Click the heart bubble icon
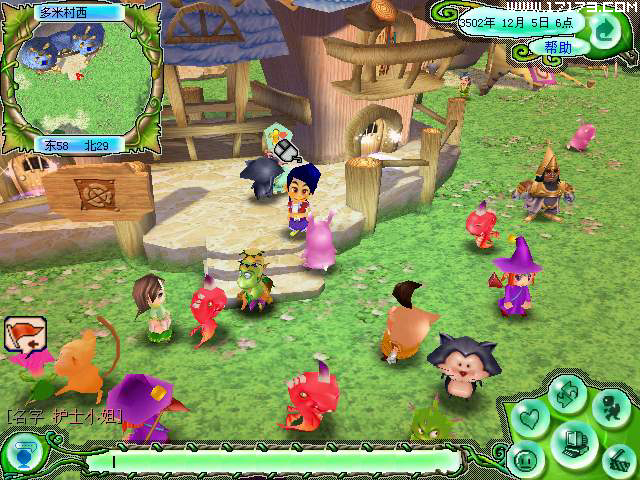This screenshot has height=480, width=640. tap(528, 416)
